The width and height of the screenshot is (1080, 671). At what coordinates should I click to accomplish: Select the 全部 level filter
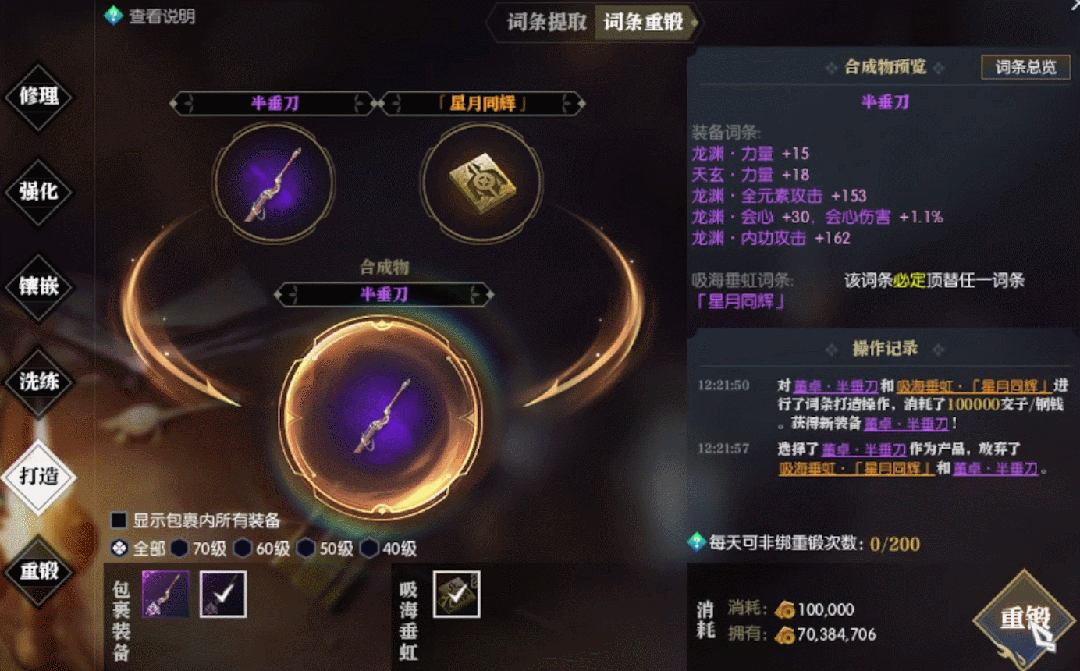(x=119, y=548)
